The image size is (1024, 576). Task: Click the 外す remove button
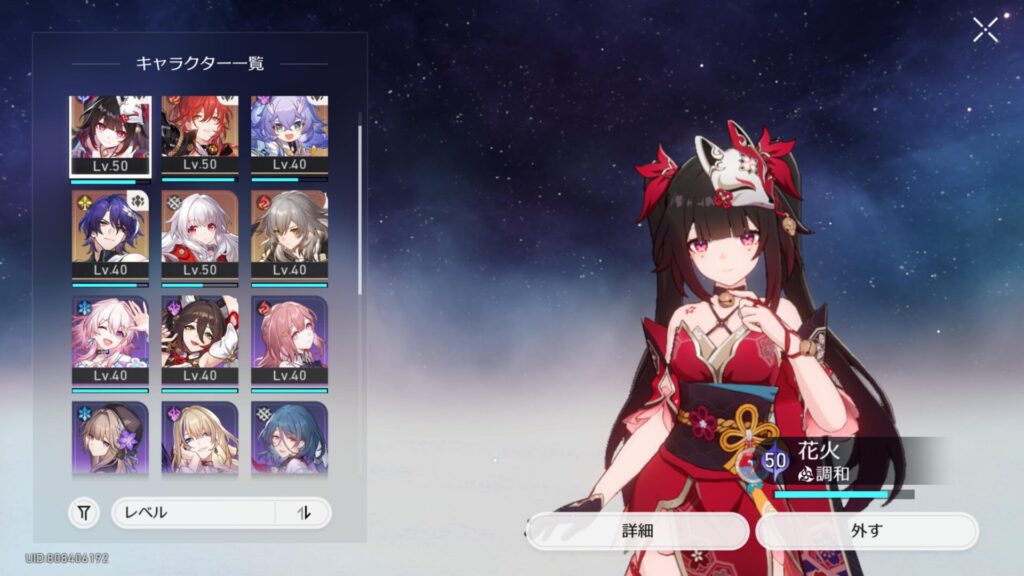(x=866, y=531)
